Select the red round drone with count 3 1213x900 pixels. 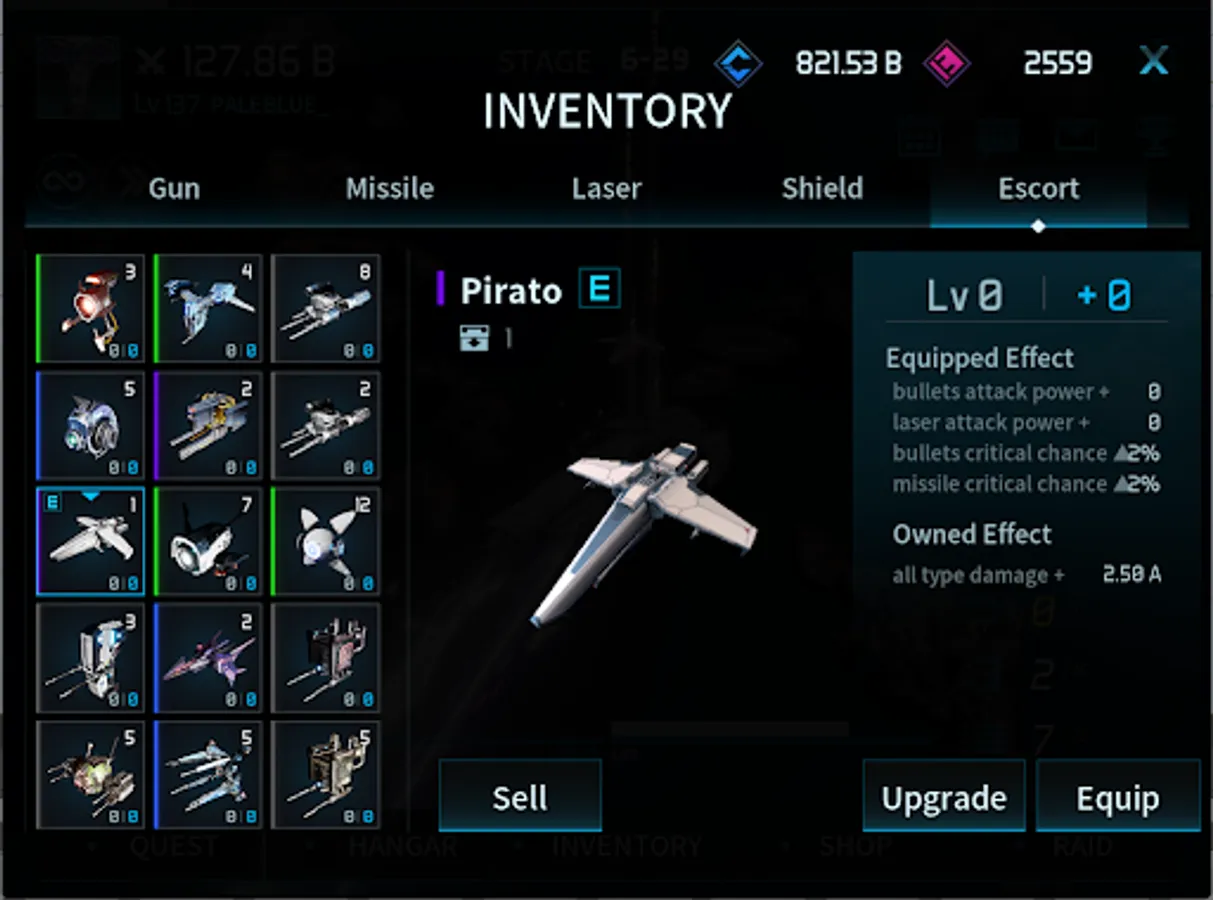pyautogui.click(x=91, y=308)
